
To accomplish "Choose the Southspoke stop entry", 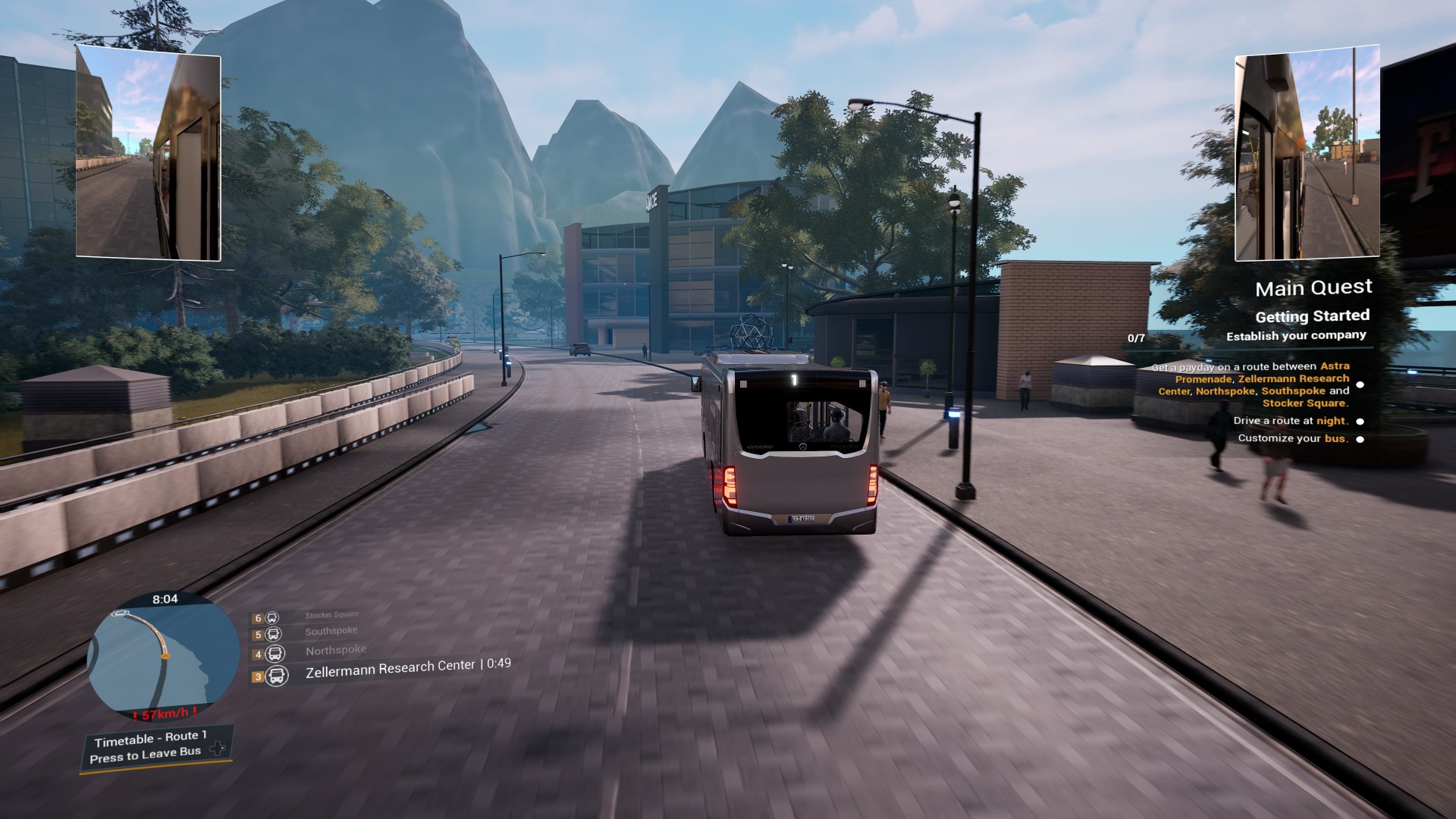I will click(x=331, y=632).
